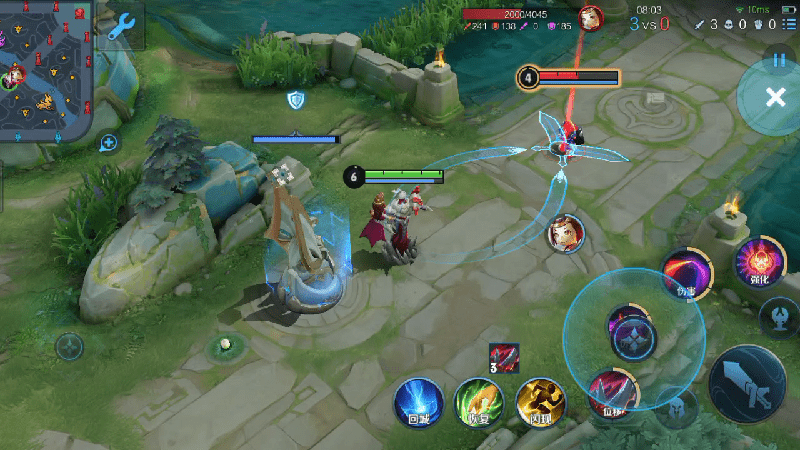Tap the helmet target-hero button
Screen dimensions: 800x450
pyautogui.click(x=676, y=408)
